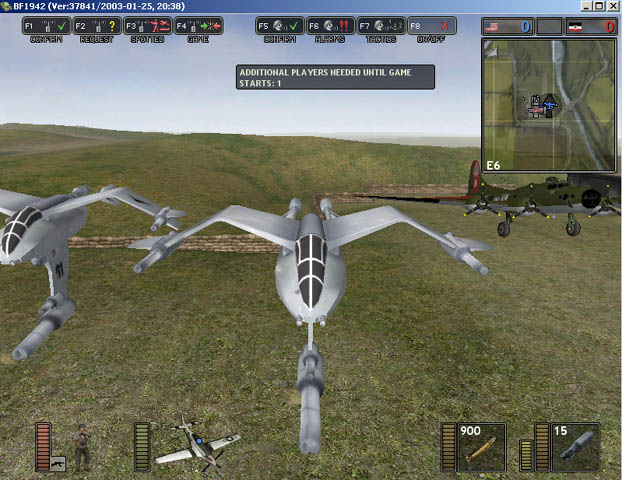The height and width of the screenshot is (480, 622).
Task: Select the bomb weapon with 15 remaining
Action: pyautogui.click(x=575, y=448)
